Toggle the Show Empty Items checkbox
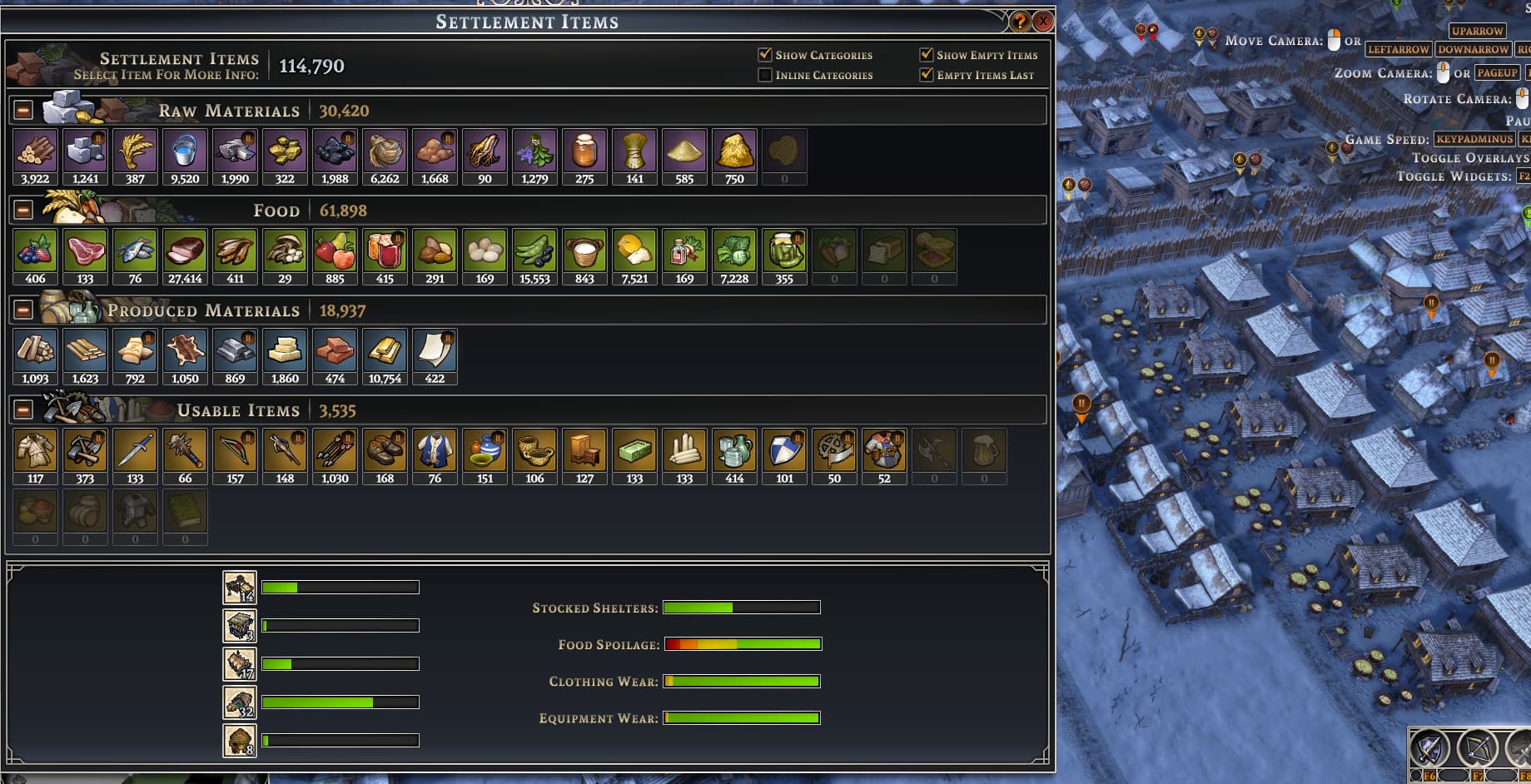 926,55
